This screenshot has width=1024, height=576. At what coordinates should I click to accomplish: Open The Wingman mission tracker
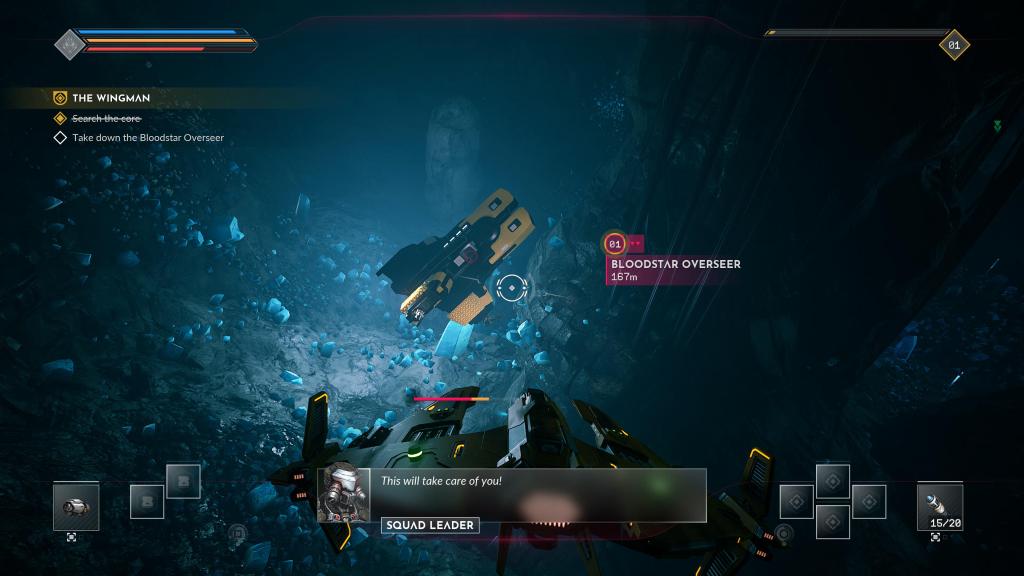[x=110, y=98]
